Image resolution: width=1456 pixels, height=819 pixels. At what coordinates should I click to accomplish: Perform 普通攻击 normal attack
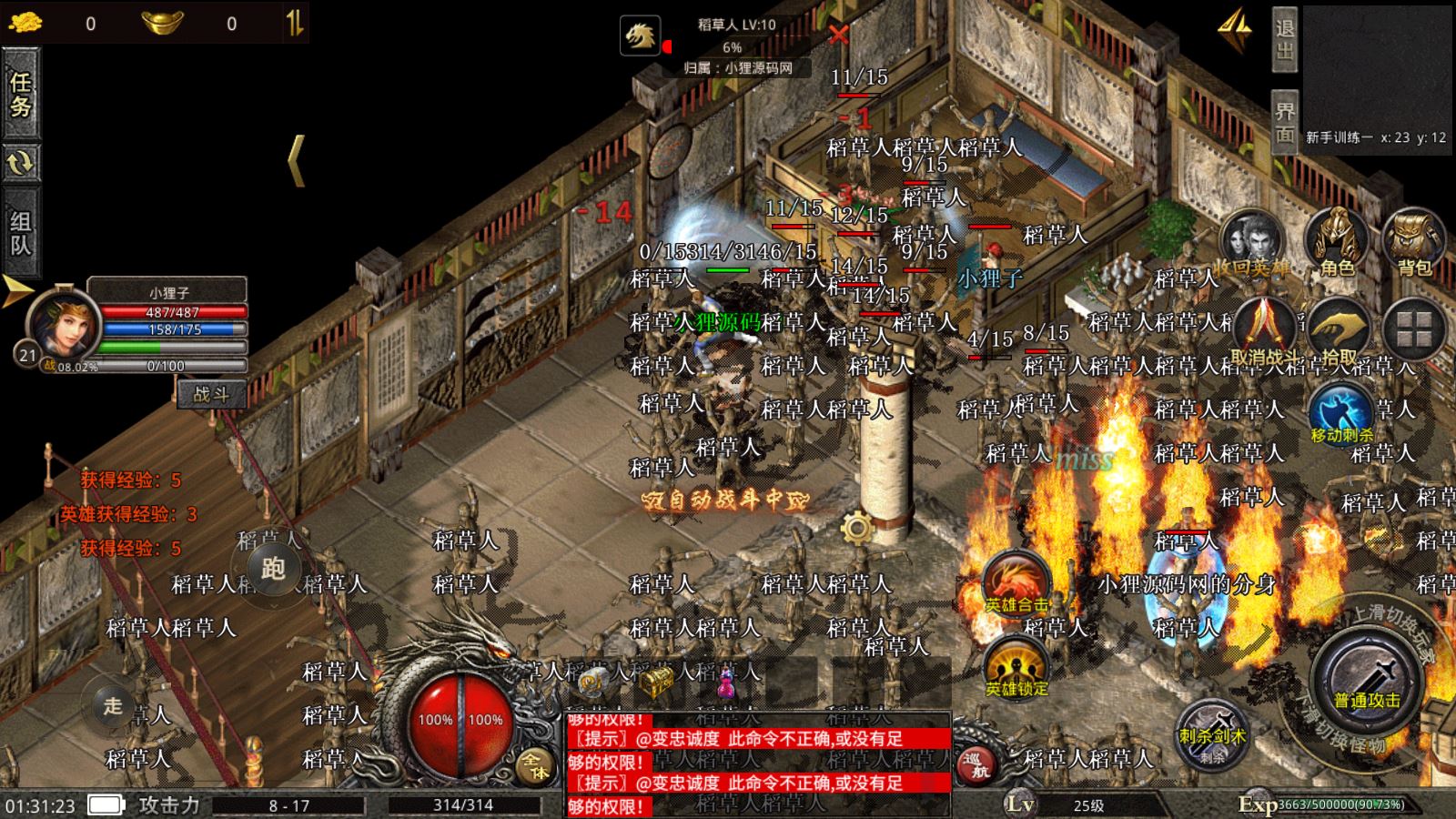click(1367, 682)
